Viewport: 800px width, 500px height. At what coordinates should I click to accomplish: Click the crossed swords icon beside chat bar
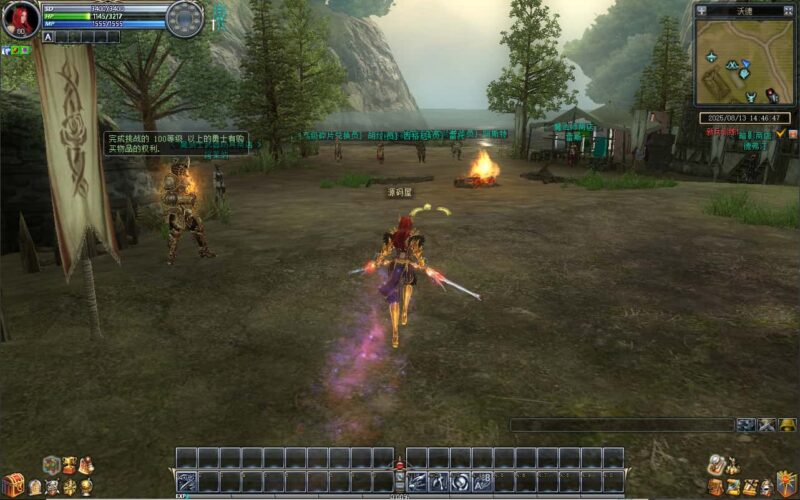click(767, 425)
